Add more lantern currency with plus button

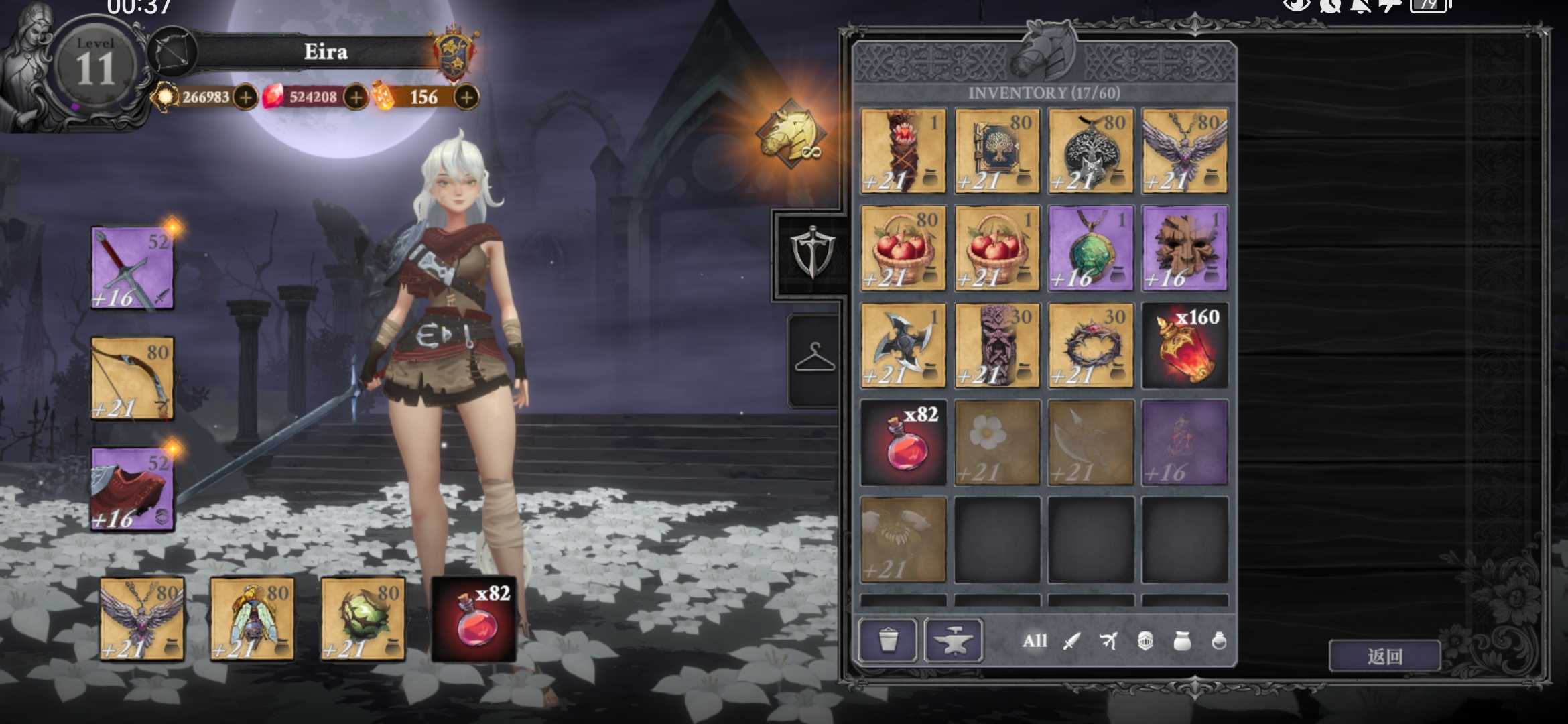(466, 97)
